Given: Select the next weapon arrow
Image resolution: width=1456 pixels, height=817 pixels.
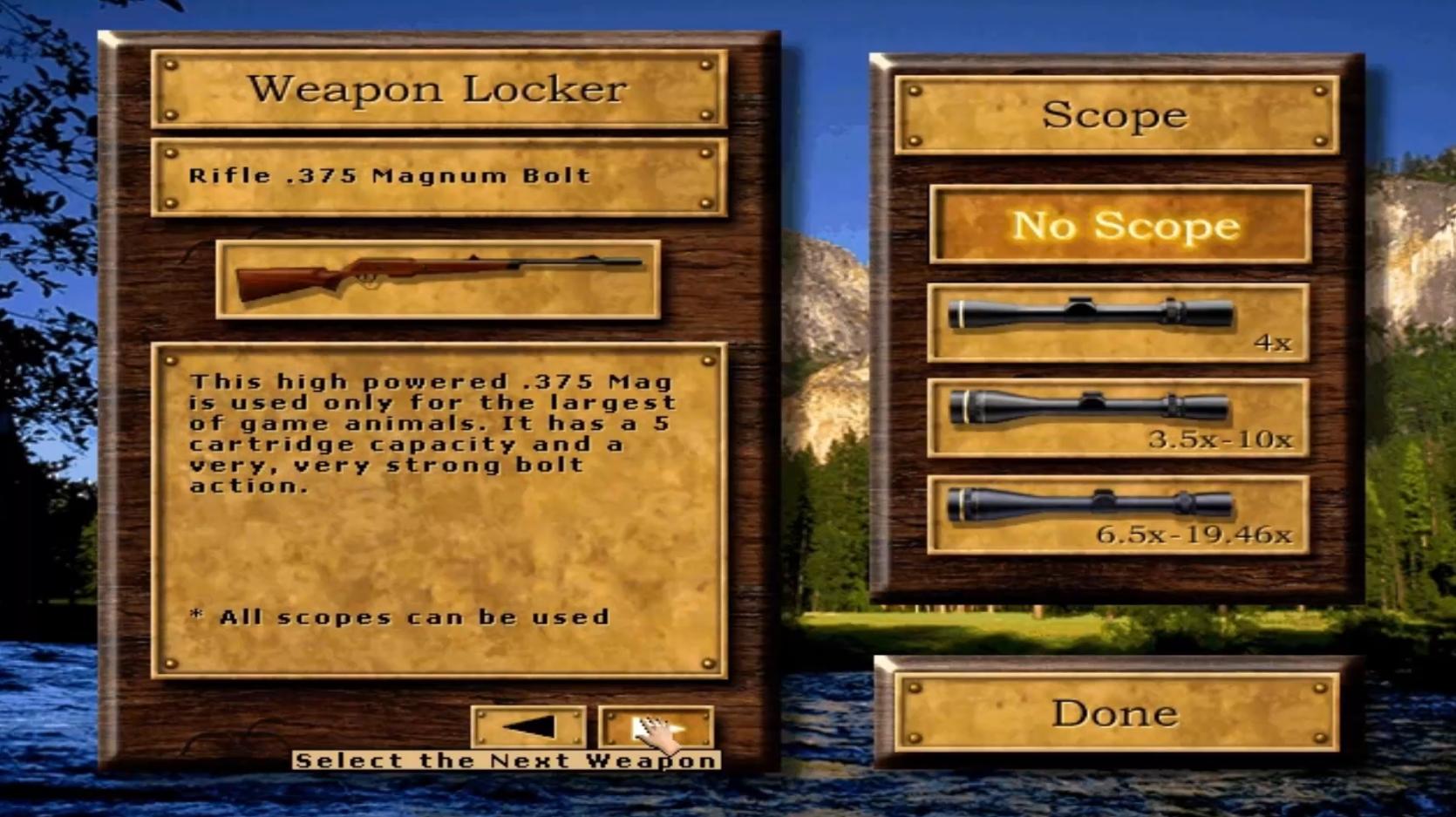Looking at the screenshot, I should tap(656, 726).
